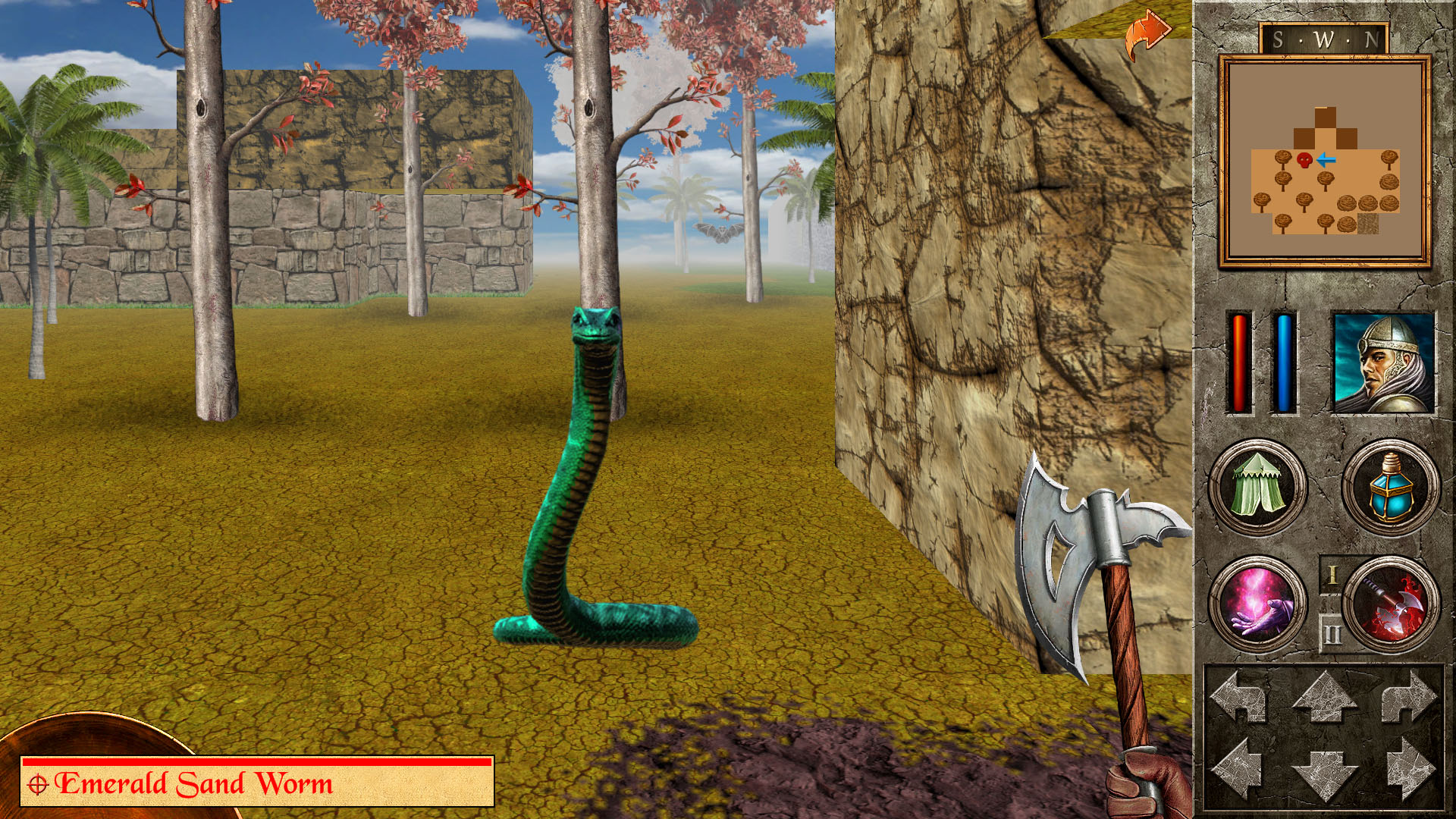Move forward with the up arrow
Viewport: 1456px width, 819px height.
coord(1324,698)
